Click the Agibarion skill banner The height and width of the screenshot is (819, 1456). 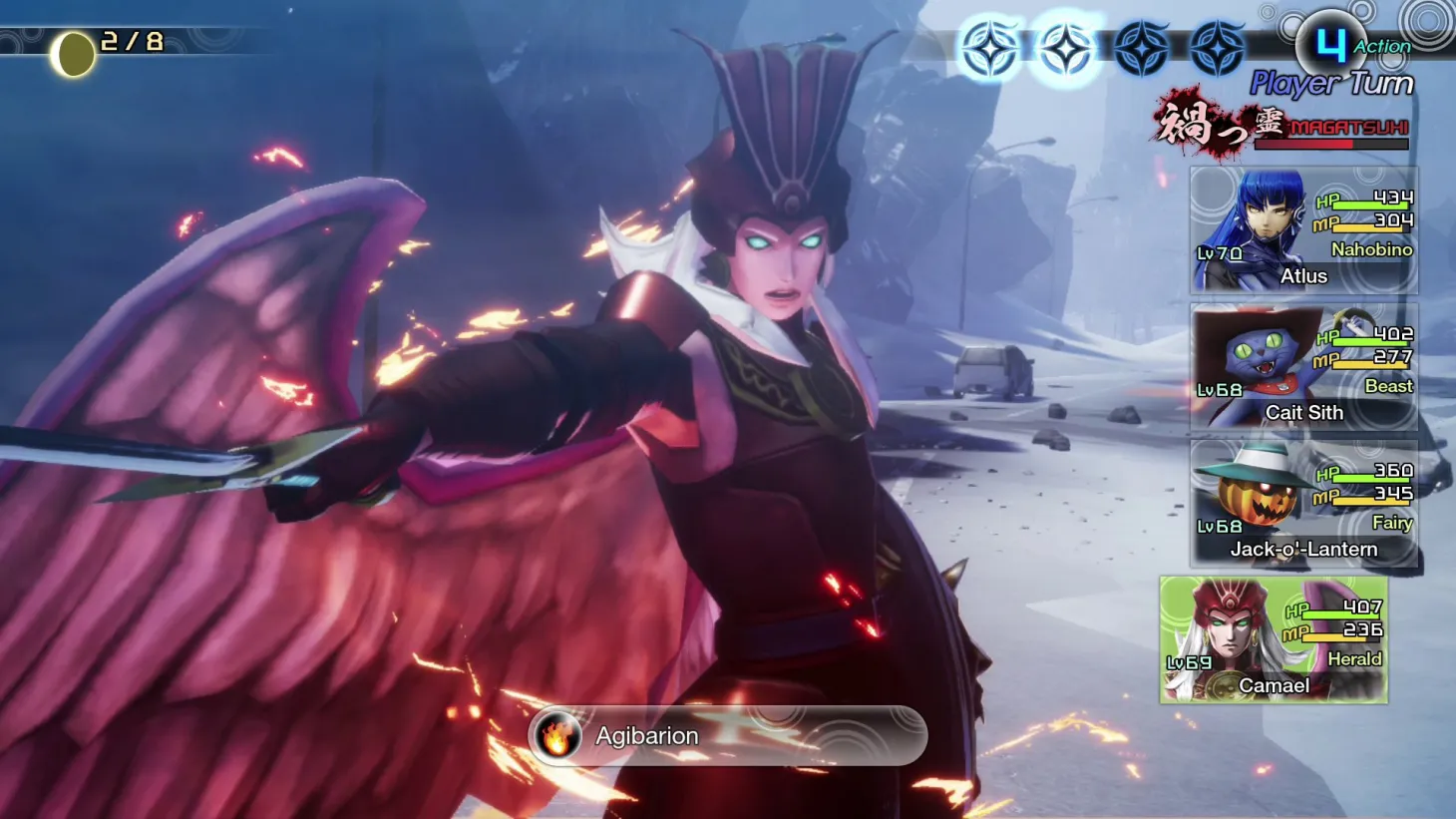tap(726, 736)
